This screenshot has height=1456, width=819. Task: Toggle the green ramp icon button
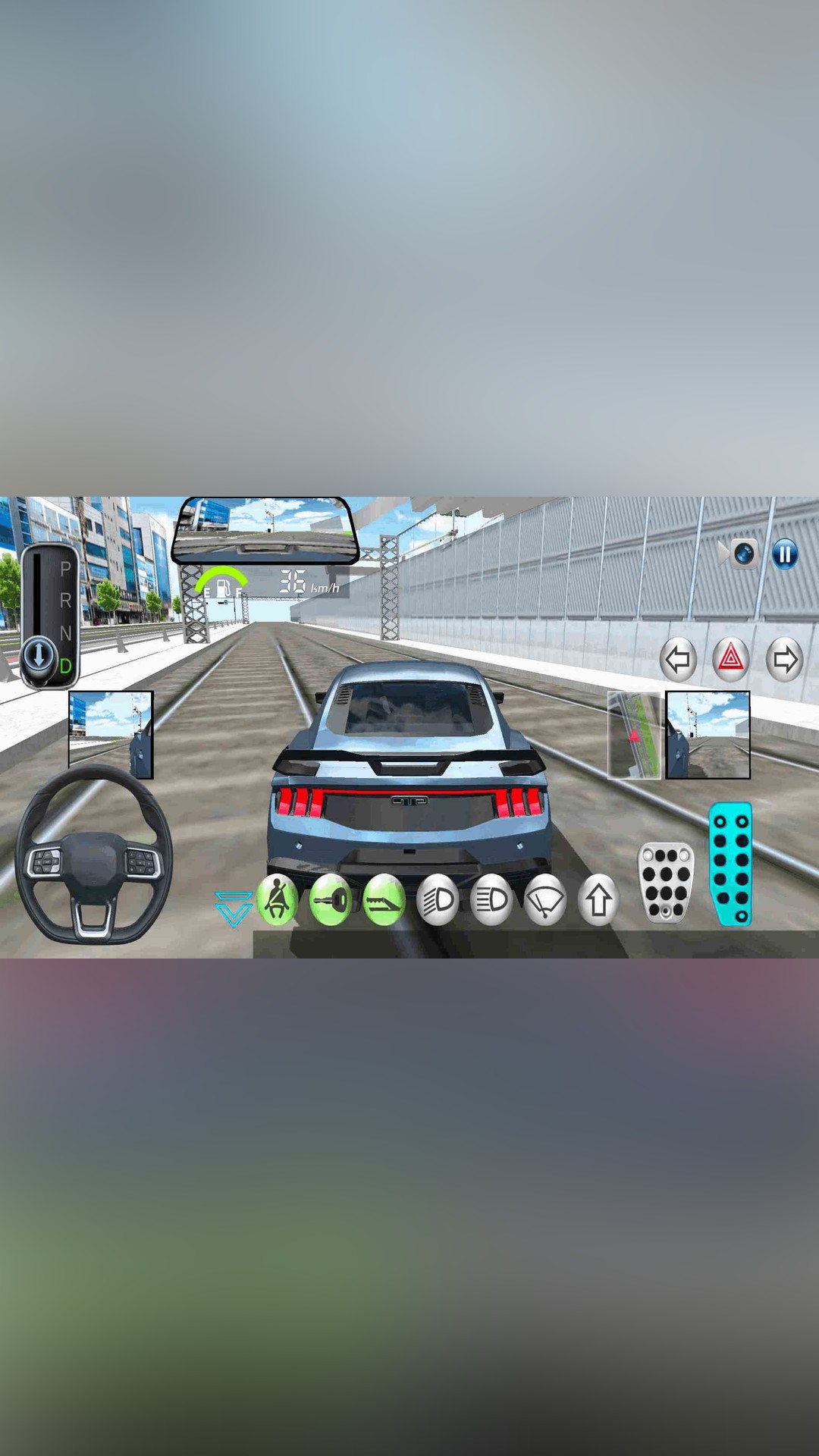[384, 900]
